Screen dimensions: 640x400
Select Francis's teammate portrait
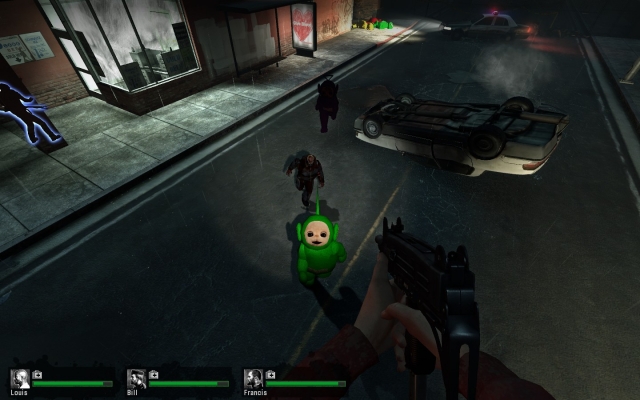[253, 378]
